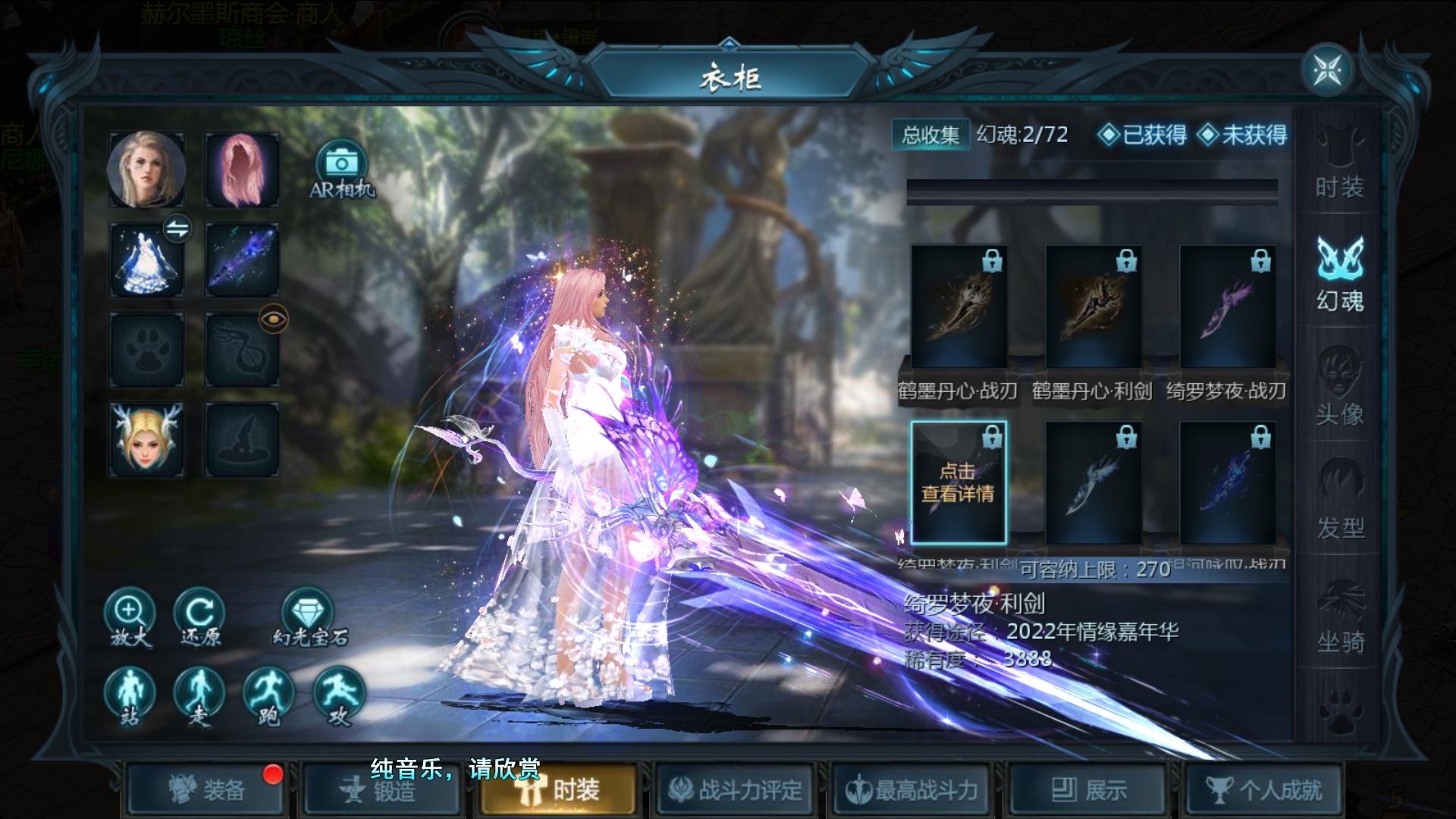Select the pink hairstyle slot
Image resolution: width=1456 pixels, height=819 pixels.
coord(242,170)
